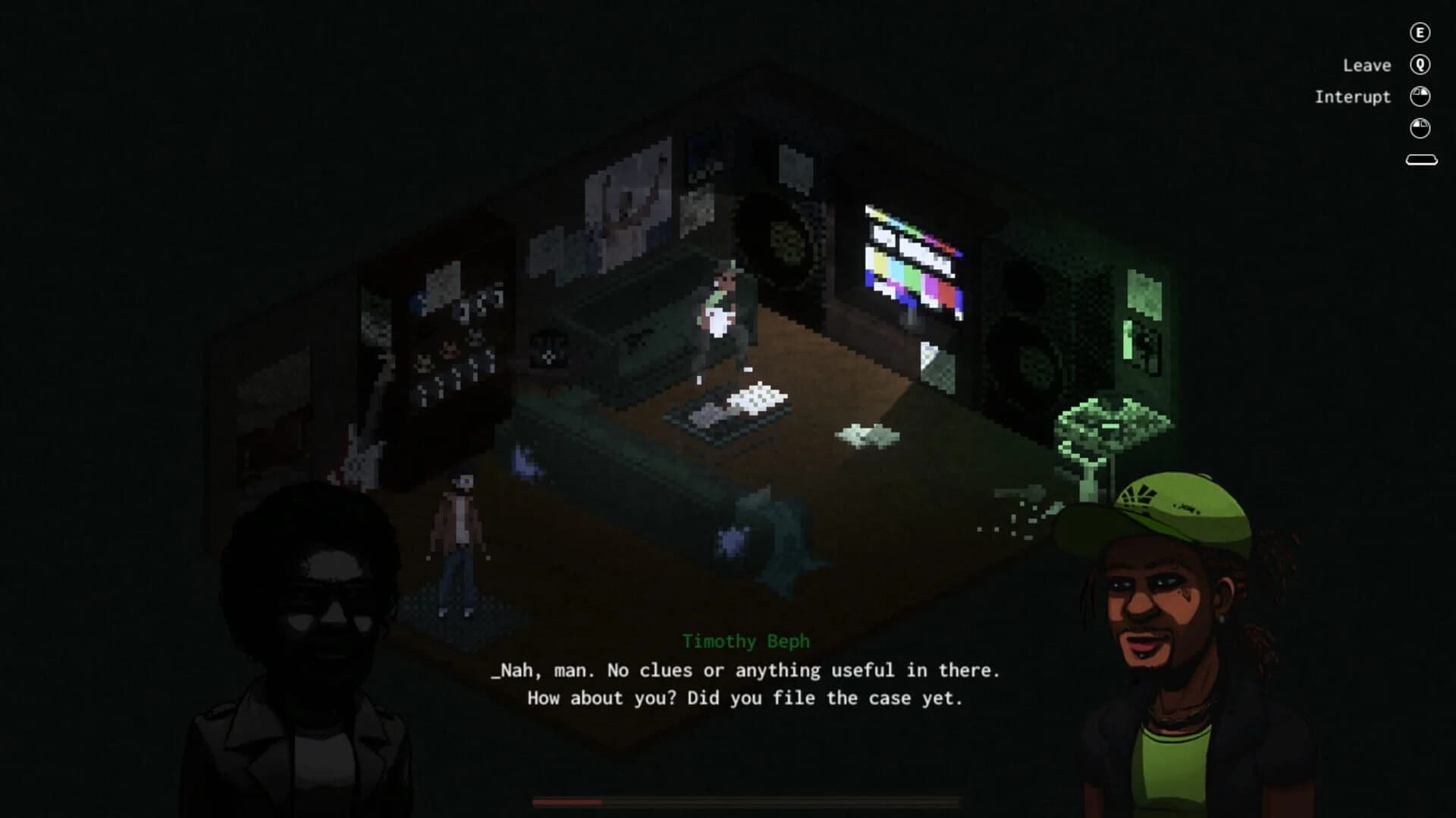Select the Leave option
Image resolution: width=1456 pixels, height=818 pixels.
[x=1366, y=65]
